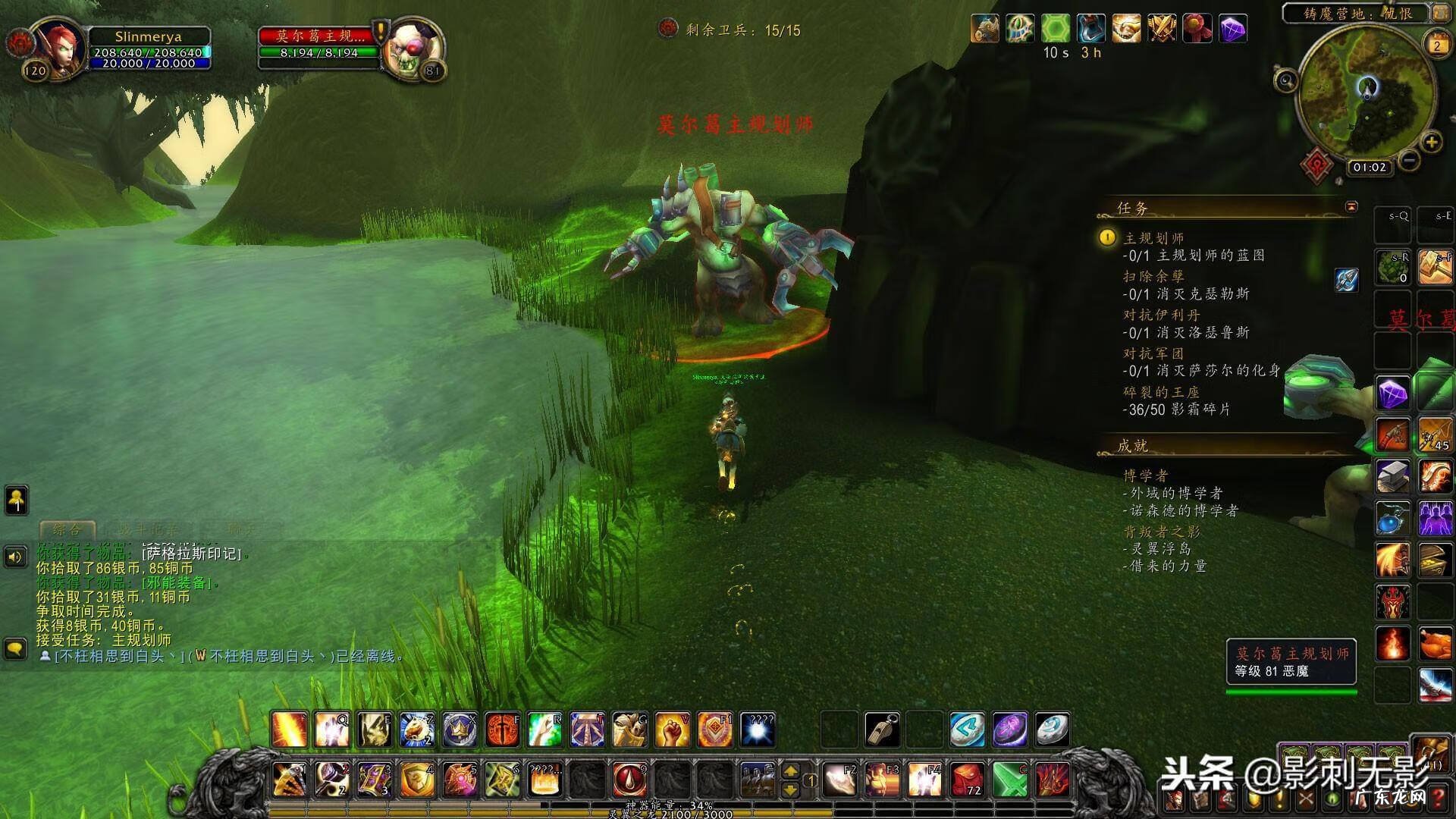Viewport: 1456px width, 819px height.
Task: Click the action bar page-up arrow
Action: click(x=790, y=771)
